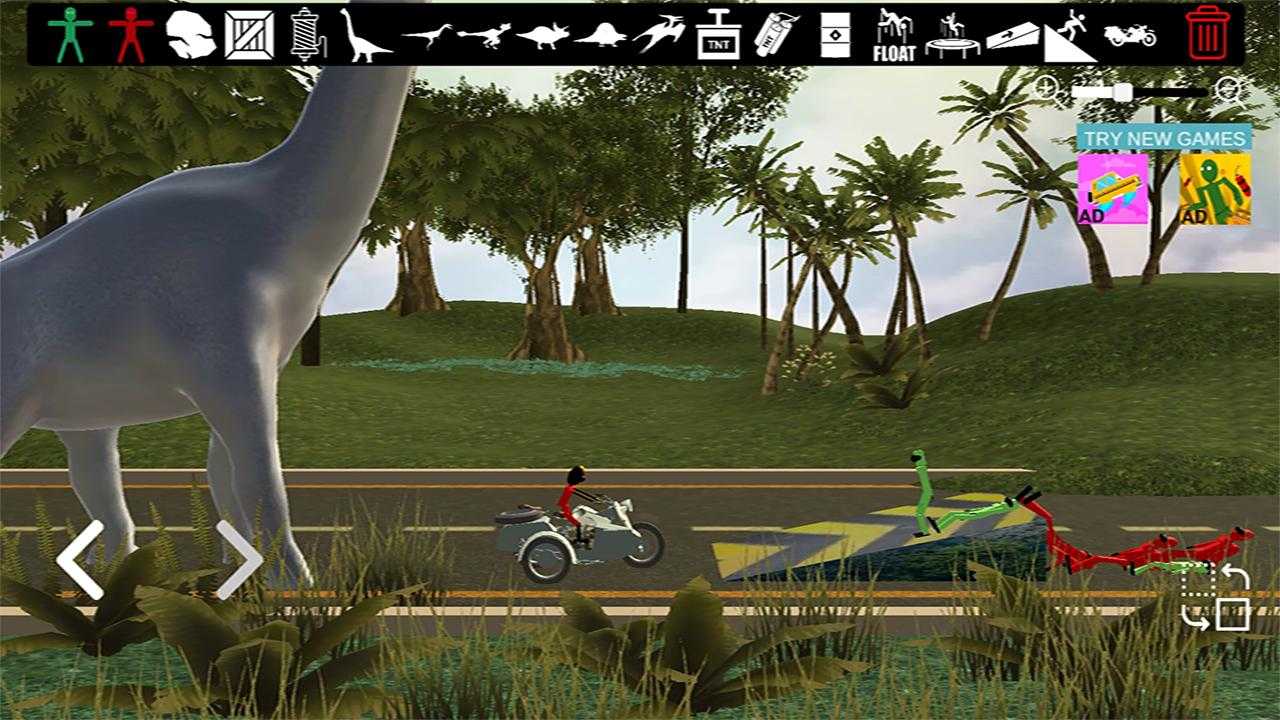Image resolution: width=1280 pixels, height=720 pixels.
Task: Select the sail-backed dimetrodon icon
Action: [x=601, y=36]
